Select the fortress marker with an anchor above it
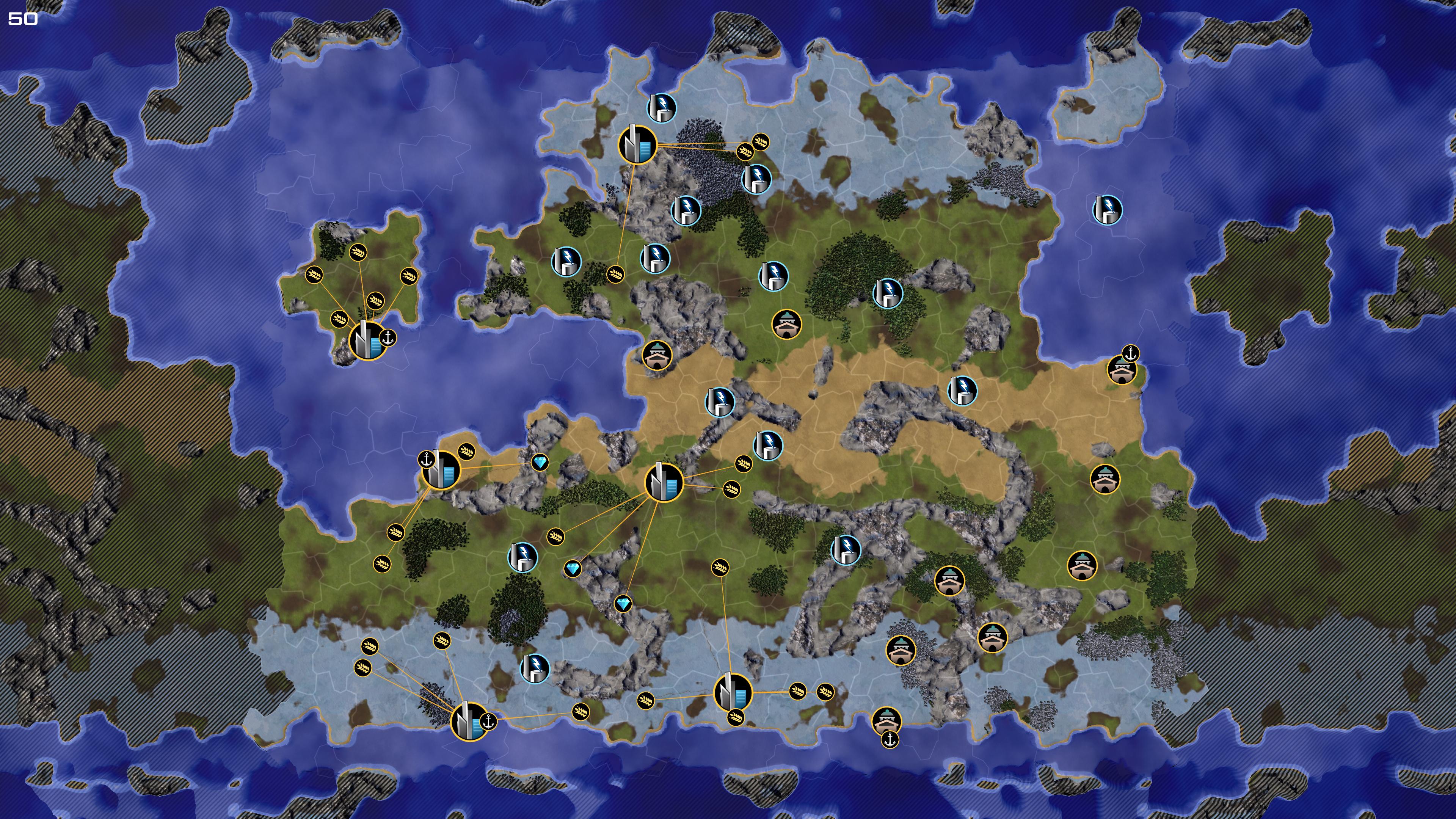The width and height of the screenshot is (1456, 819). [1122, 370]
